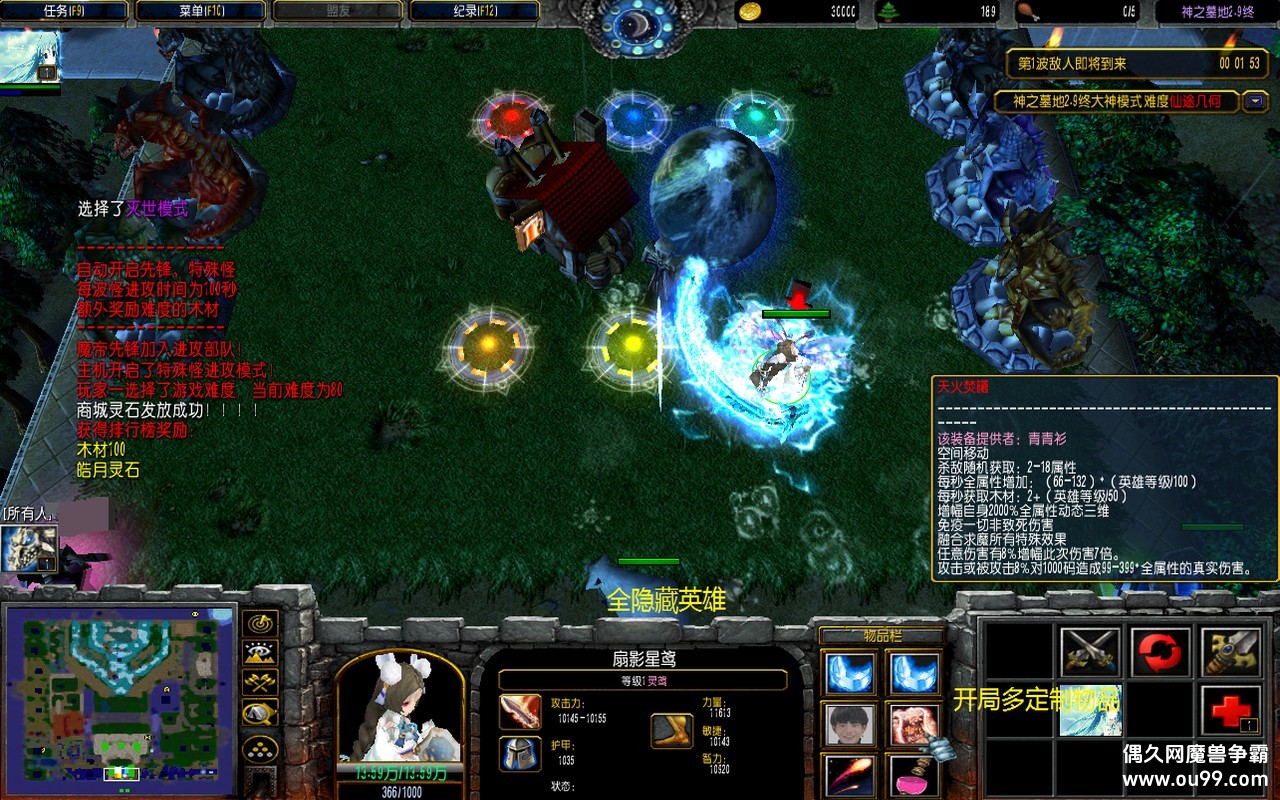Activate the crossed swords command

coord(1090,651)
